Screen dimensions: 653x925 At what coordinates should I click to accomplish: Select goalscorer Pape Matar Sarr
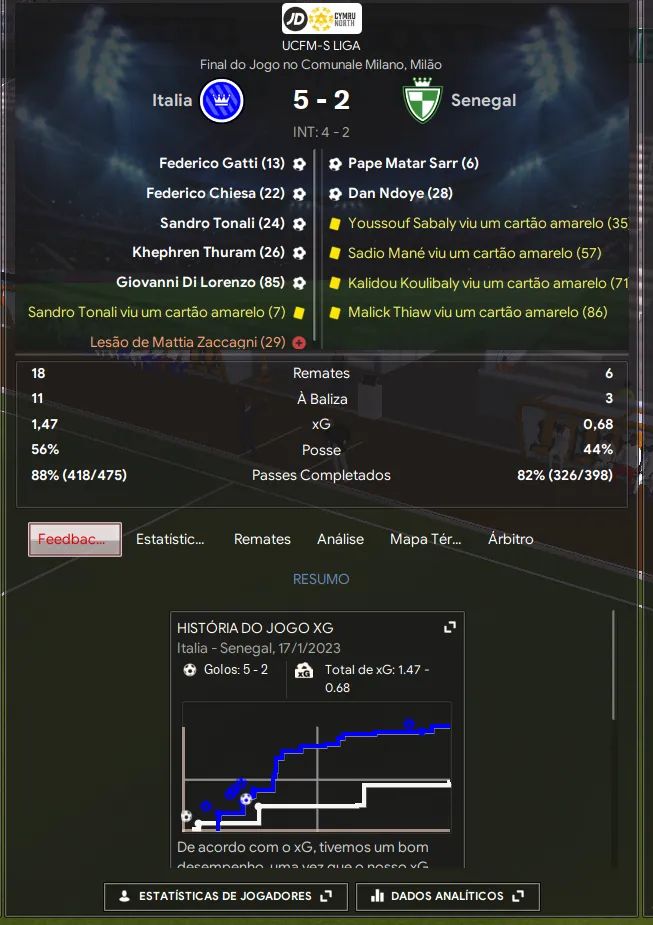(x=413, y=163)
